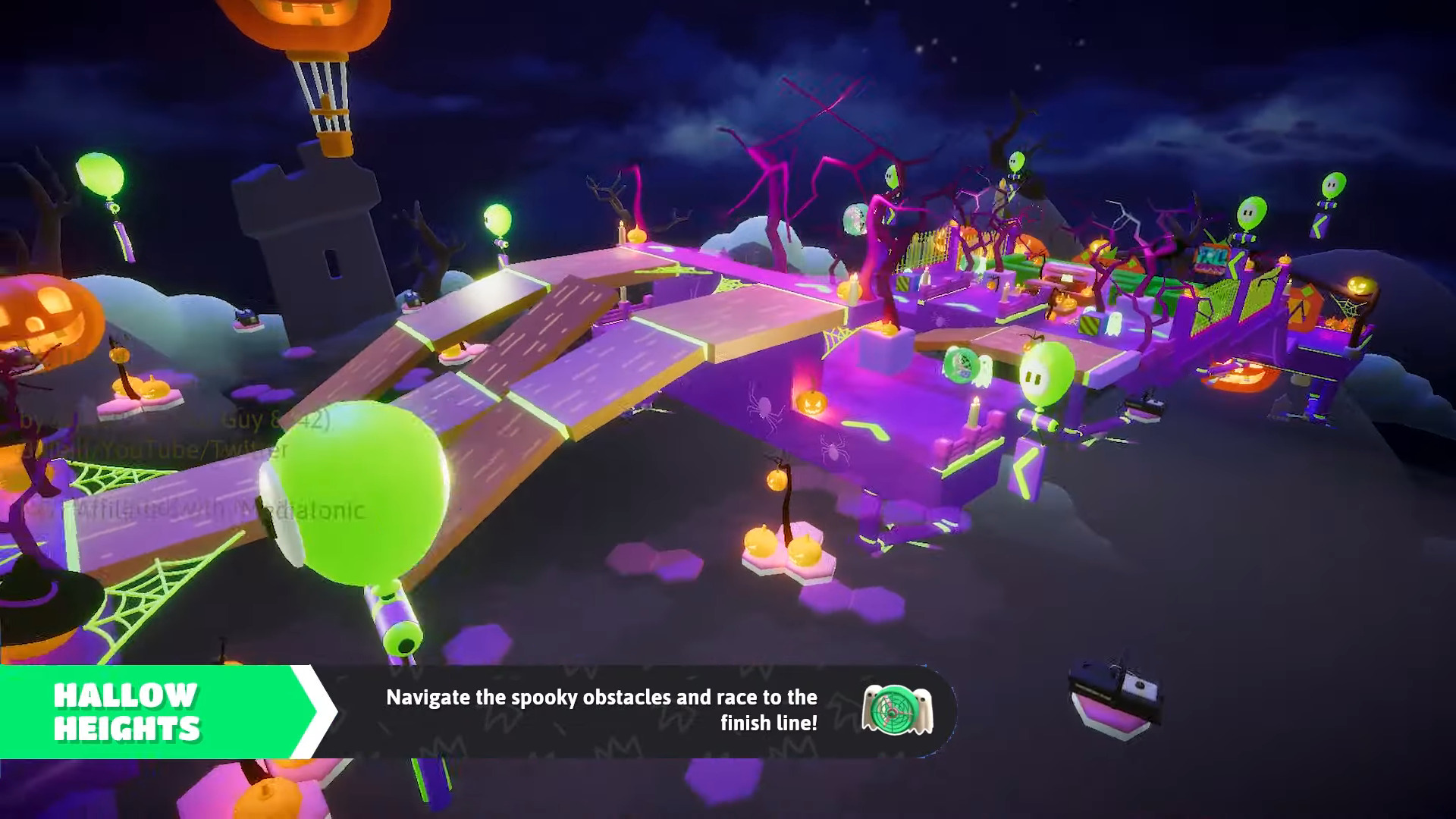Select the ghost fan obstacle icon
This screenshot has height=819, width=1456.
[x=897, y=710]
